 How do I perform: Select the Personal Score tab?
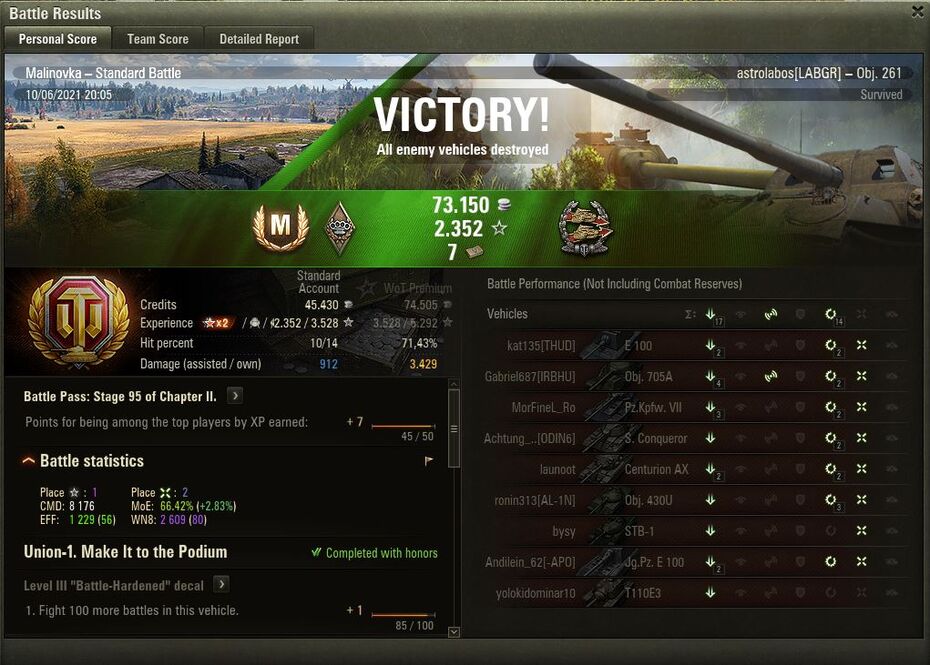[58, 39]
